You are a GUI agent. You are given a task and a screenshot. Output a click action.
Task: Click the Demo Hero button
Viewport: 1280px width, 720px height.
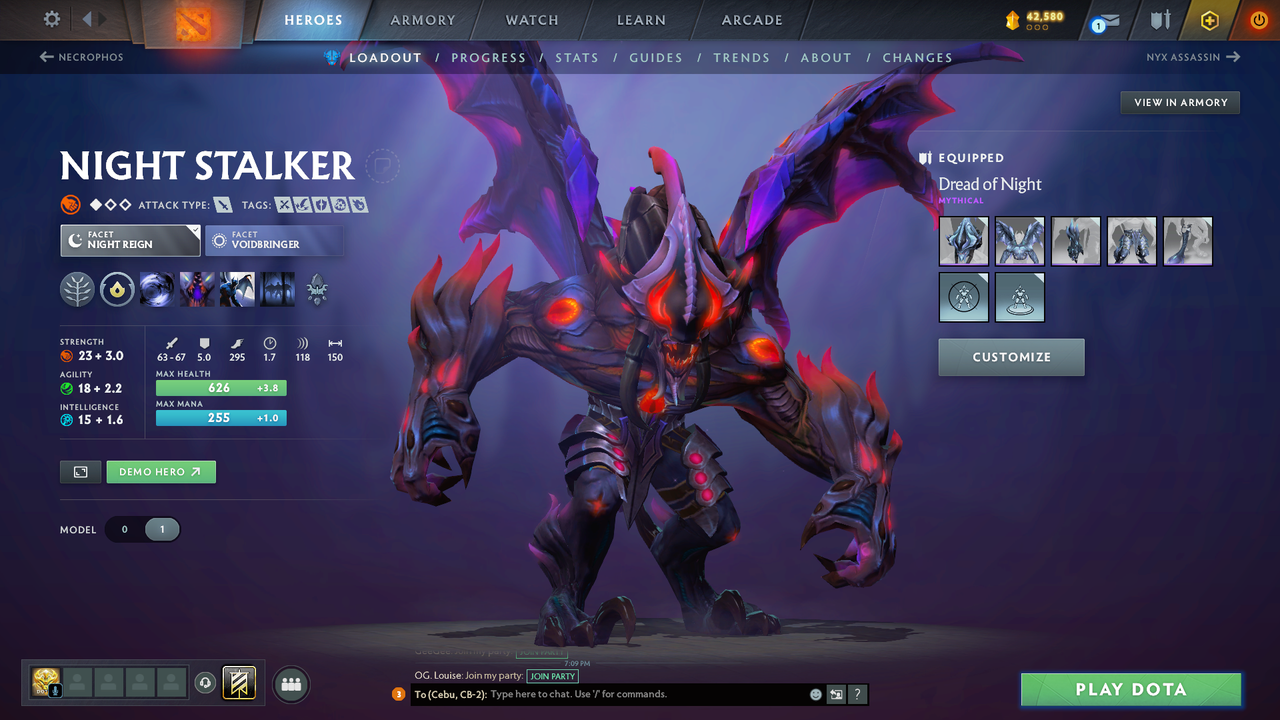click(x=160, y=471)
